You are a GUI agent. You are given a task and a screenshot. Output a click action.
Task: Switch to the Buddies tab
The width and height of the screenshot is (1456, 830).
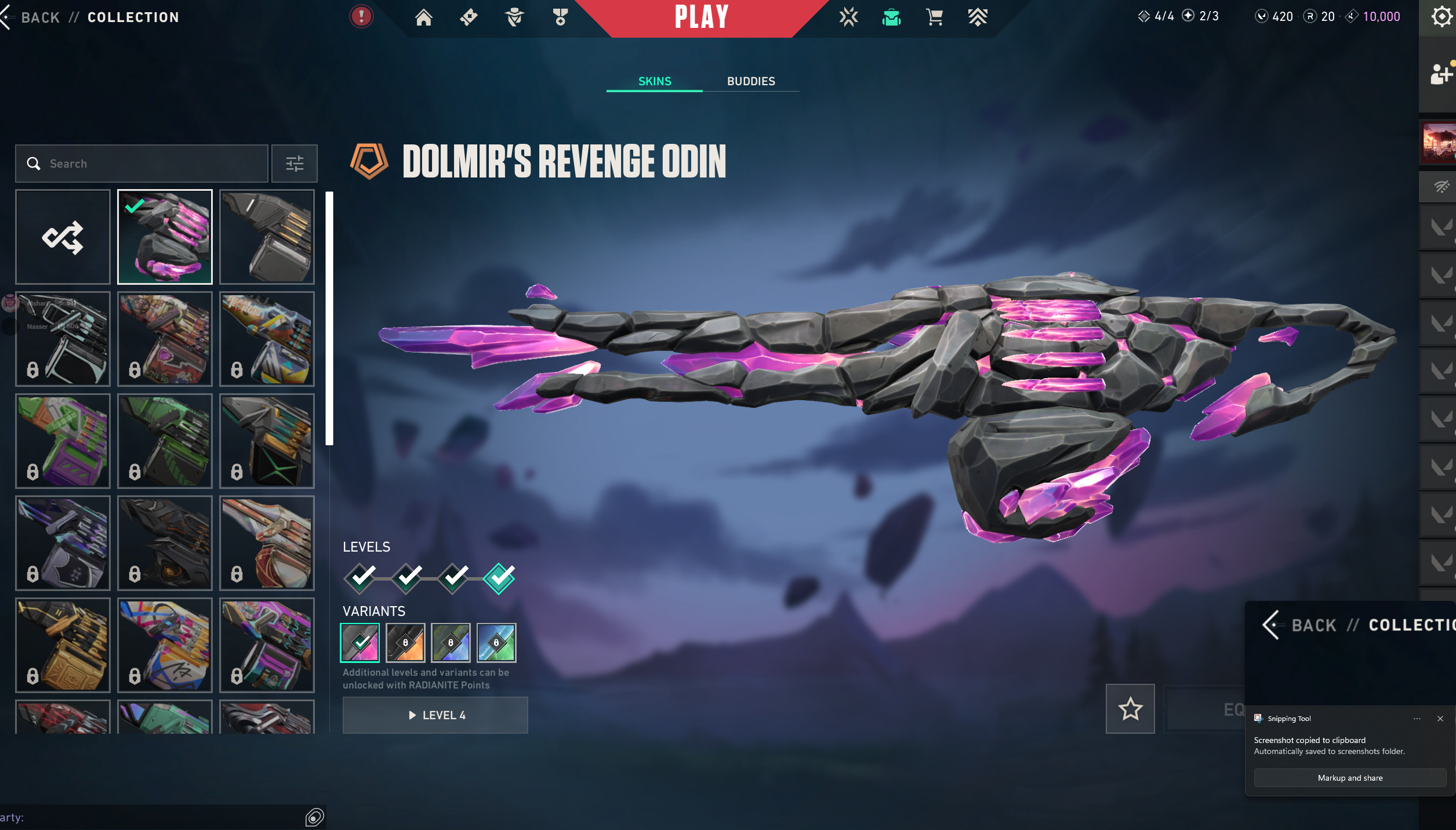751,81
